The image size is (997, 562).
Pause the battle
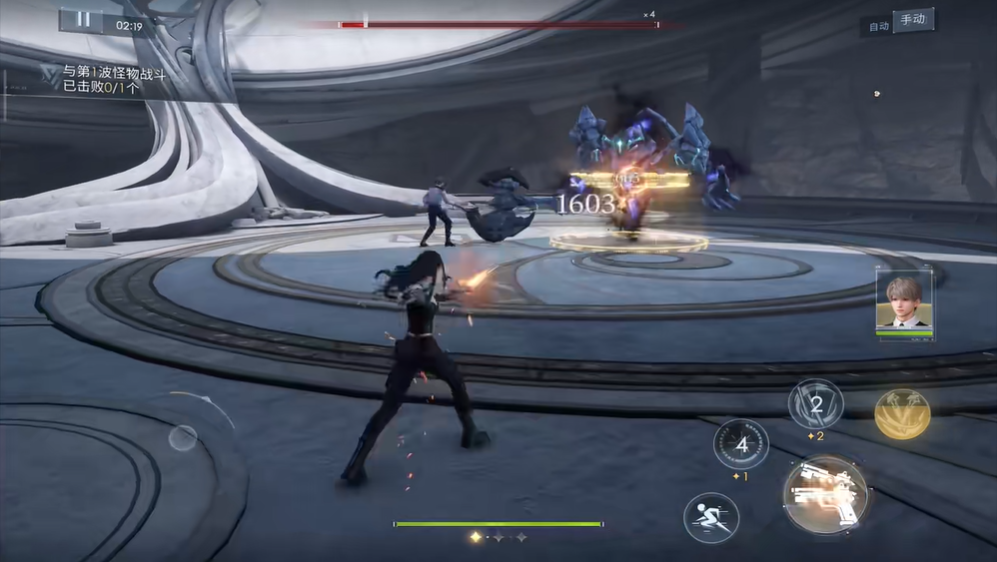tap(83, 20)
